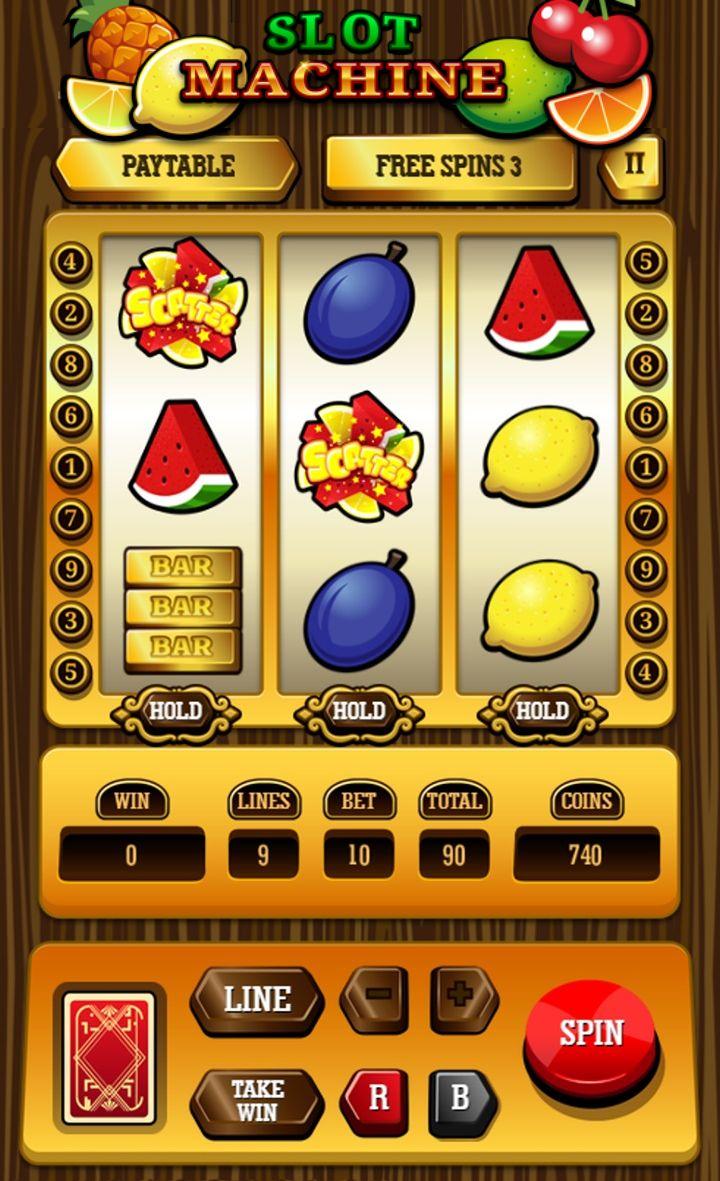Viewport: 720px width, 1181px height.
Task: Pick black with the B button
Action: point(461,1101)
